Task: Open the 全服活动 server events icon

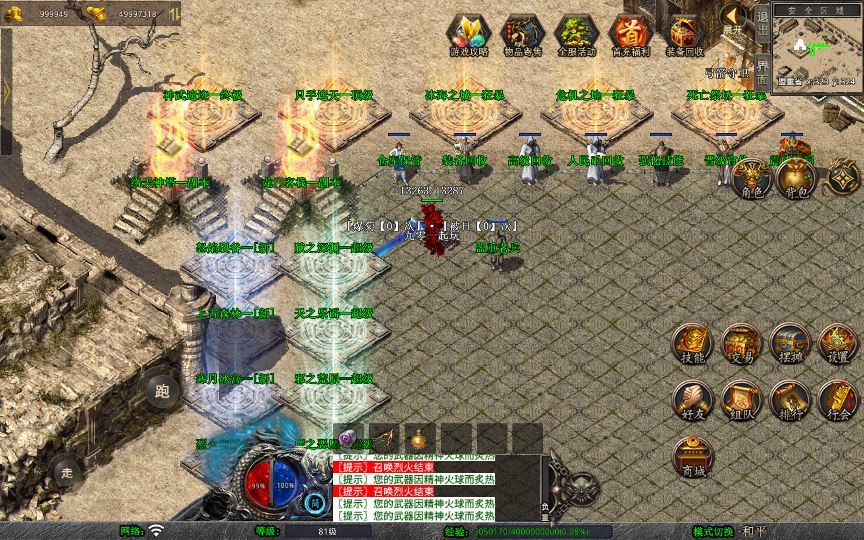Action: (x=575, y=34)
